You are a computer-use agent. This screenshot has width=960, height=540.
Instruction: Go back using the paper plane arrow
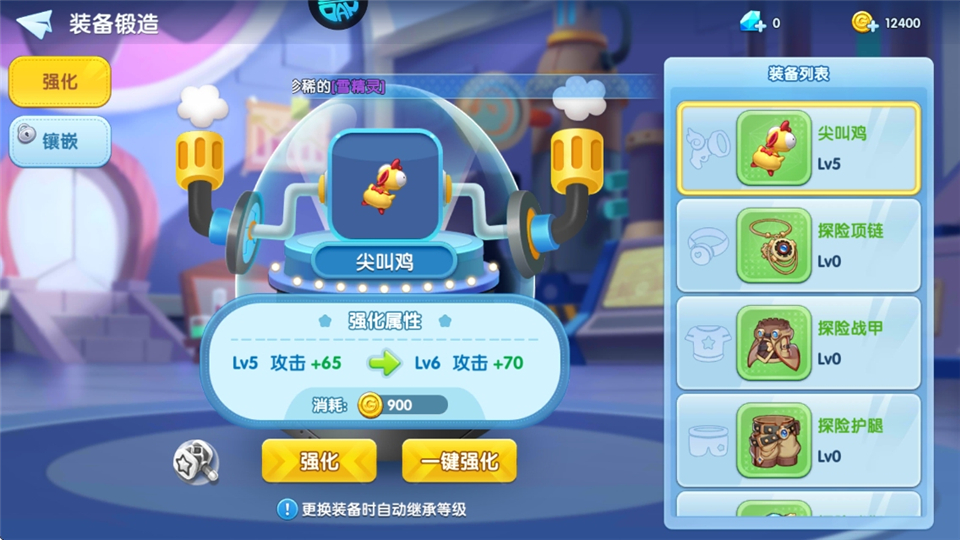pos(33,23)
